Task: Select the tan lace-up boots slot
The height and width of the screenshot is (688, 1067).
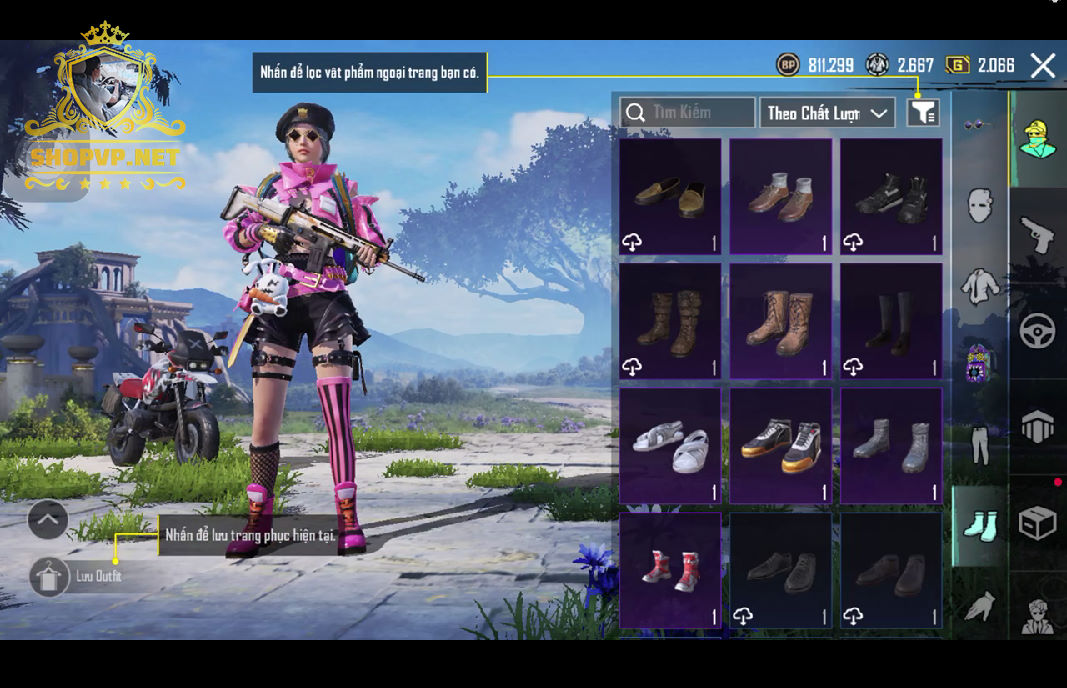Action: 780,321
